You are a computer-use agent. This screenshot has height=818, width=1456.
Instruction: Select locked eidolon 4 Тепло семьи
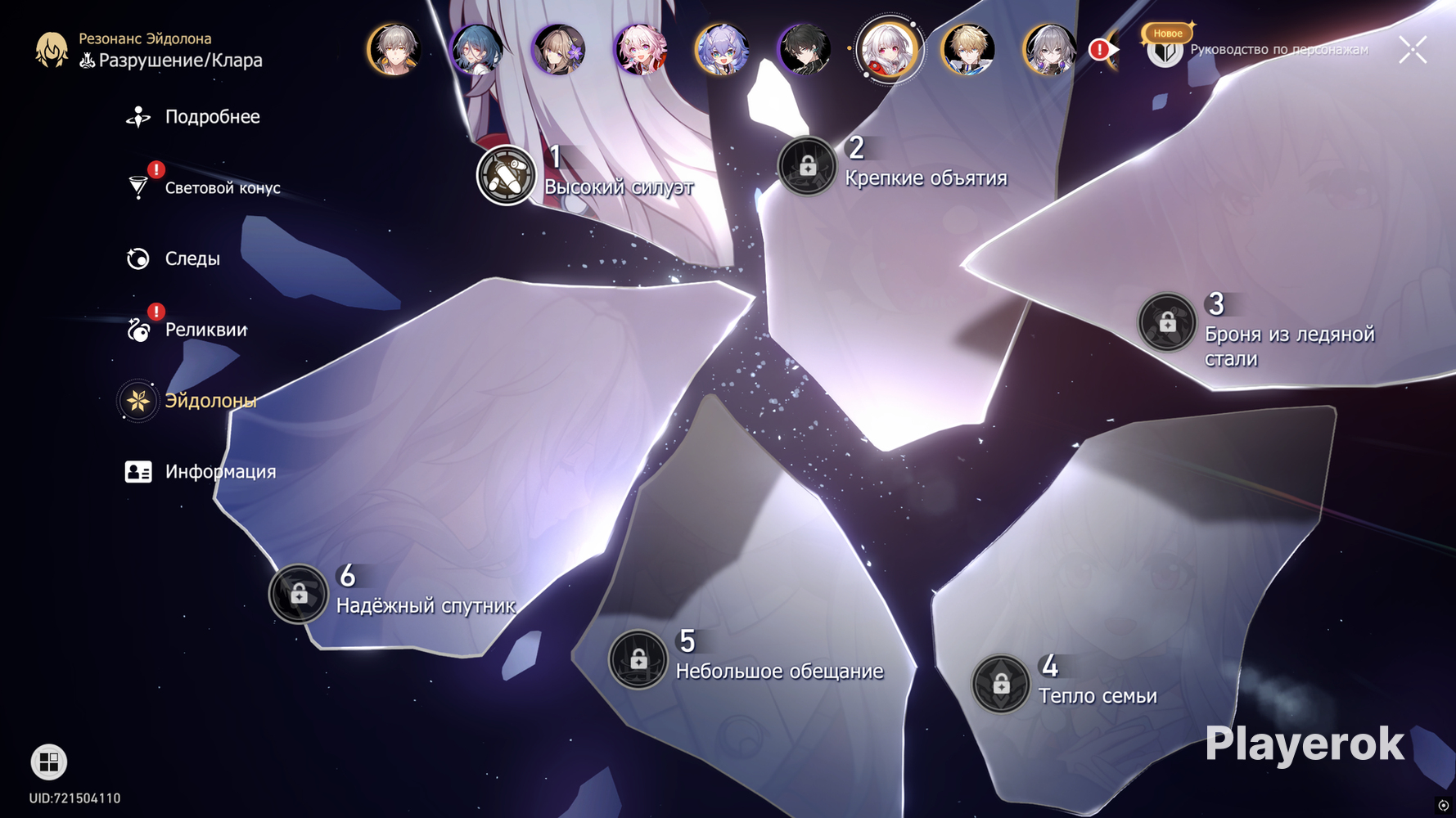(1001, 684)
